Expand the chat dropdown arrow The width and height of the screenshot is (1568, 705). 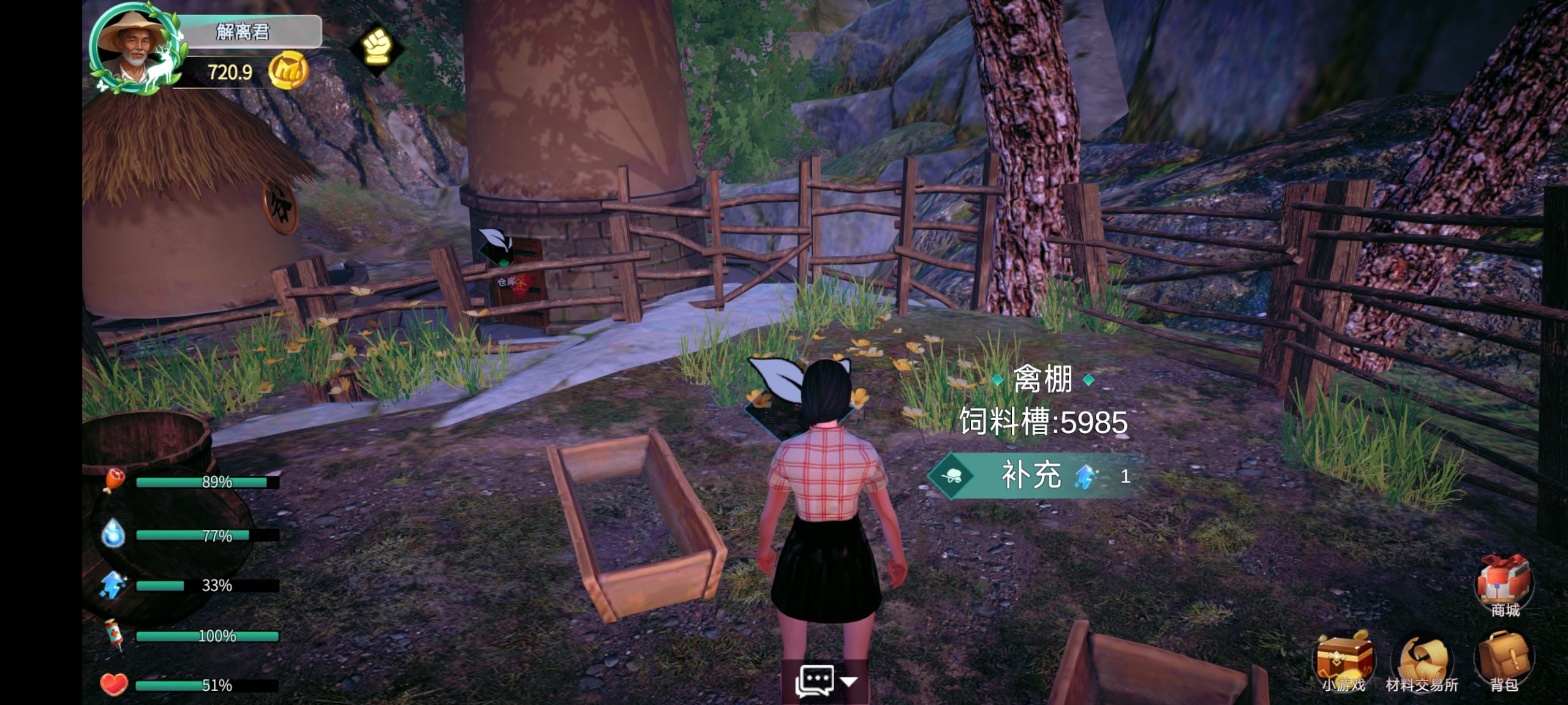pyautogui.click(x=849, y=681)
